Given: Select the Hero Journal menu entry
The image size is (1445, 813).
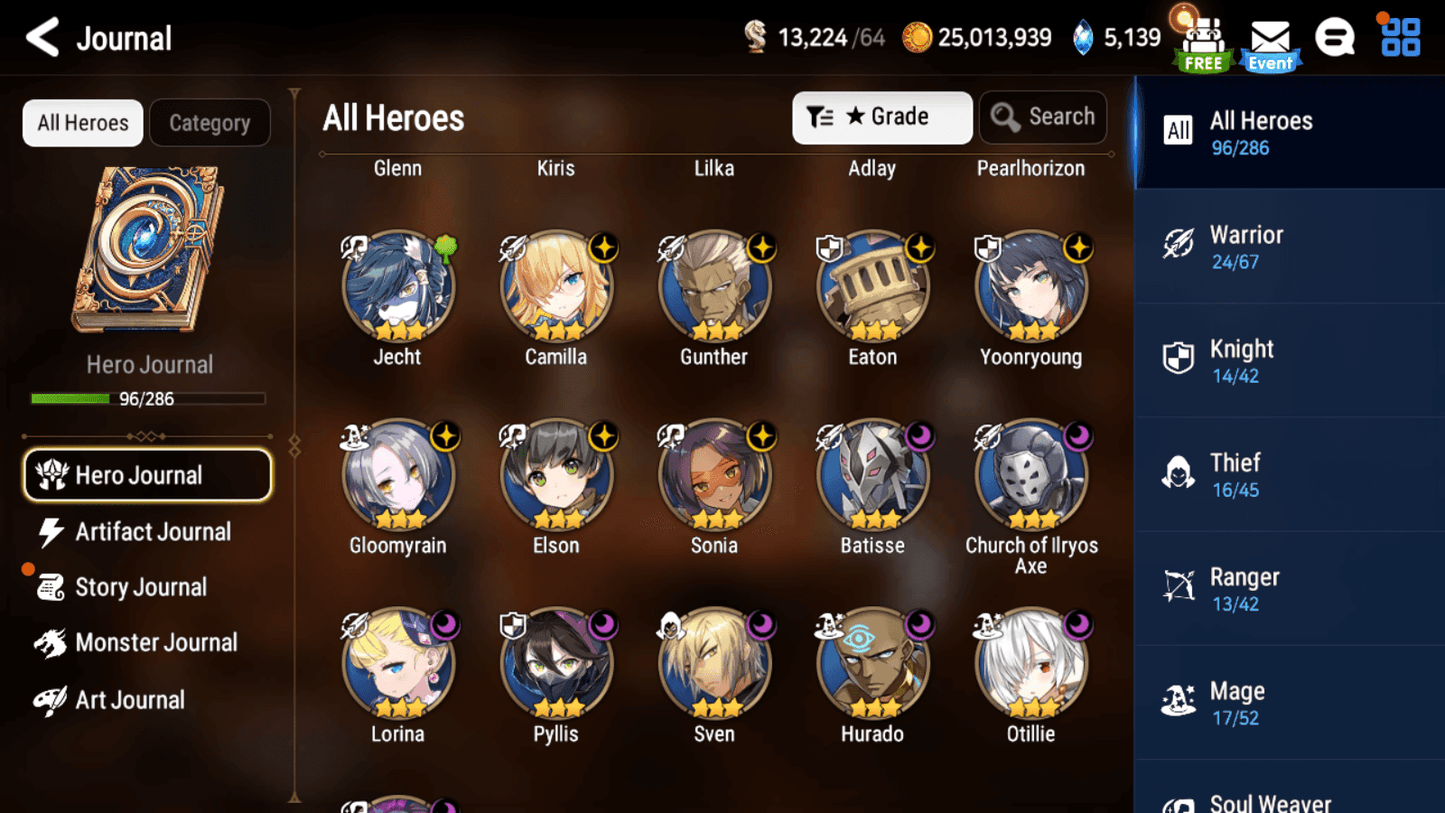Looking at the screenshot, I should [147, 475].
